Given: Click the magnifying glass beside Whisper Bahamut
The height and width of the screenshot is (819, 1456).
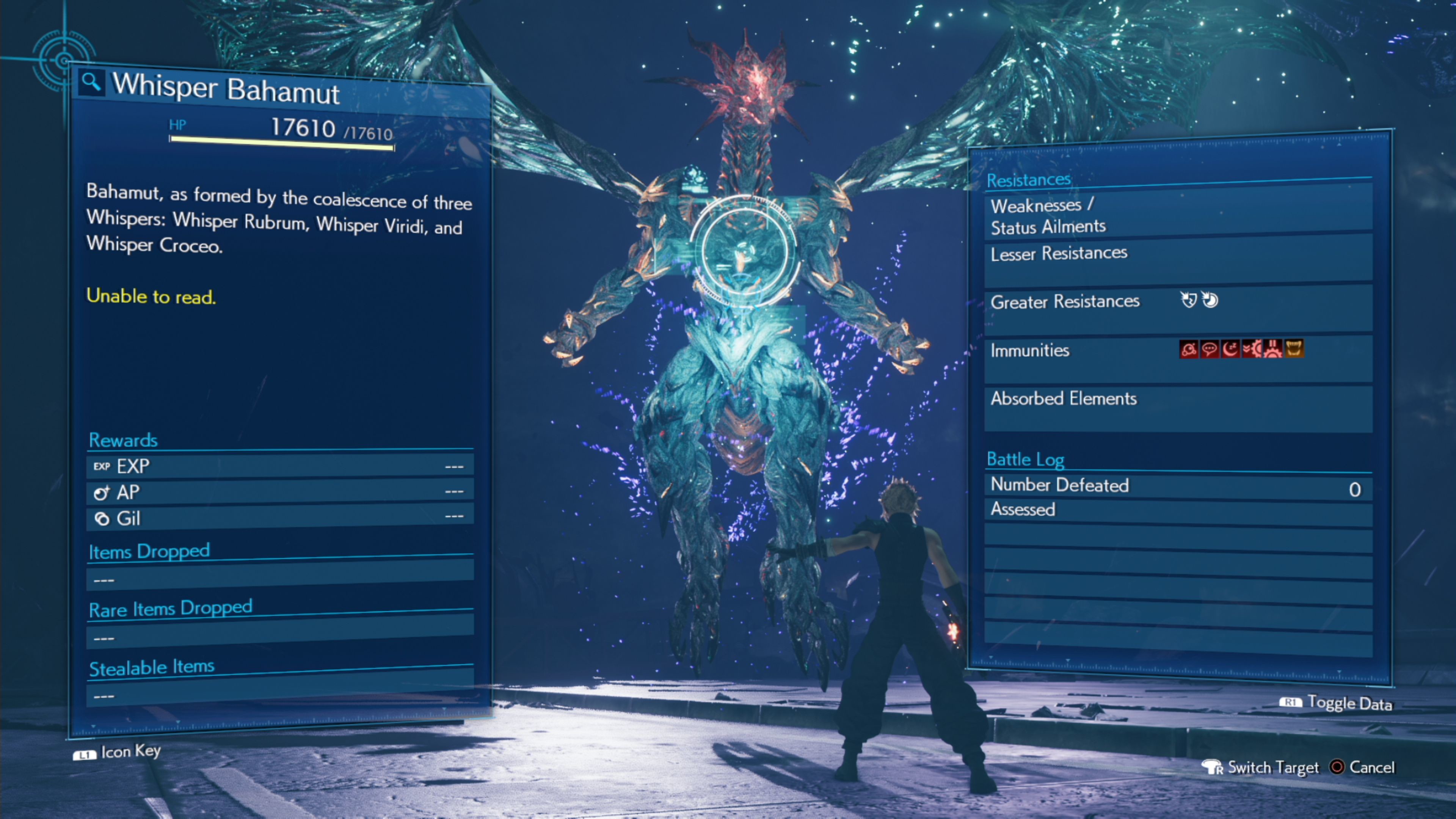Looking at the screenshot, I should 91,83.
